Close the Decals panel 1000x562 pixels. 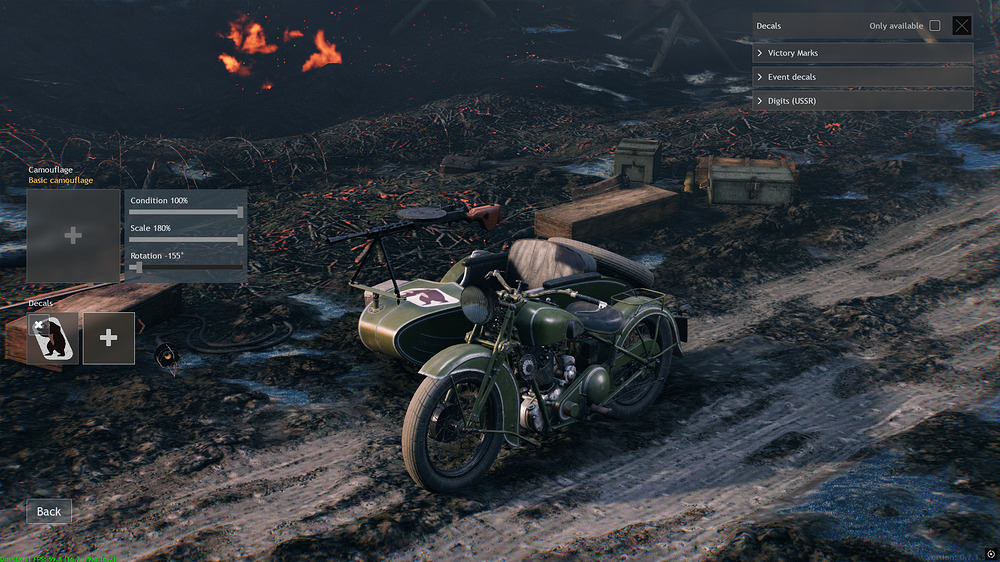[961, 26]
